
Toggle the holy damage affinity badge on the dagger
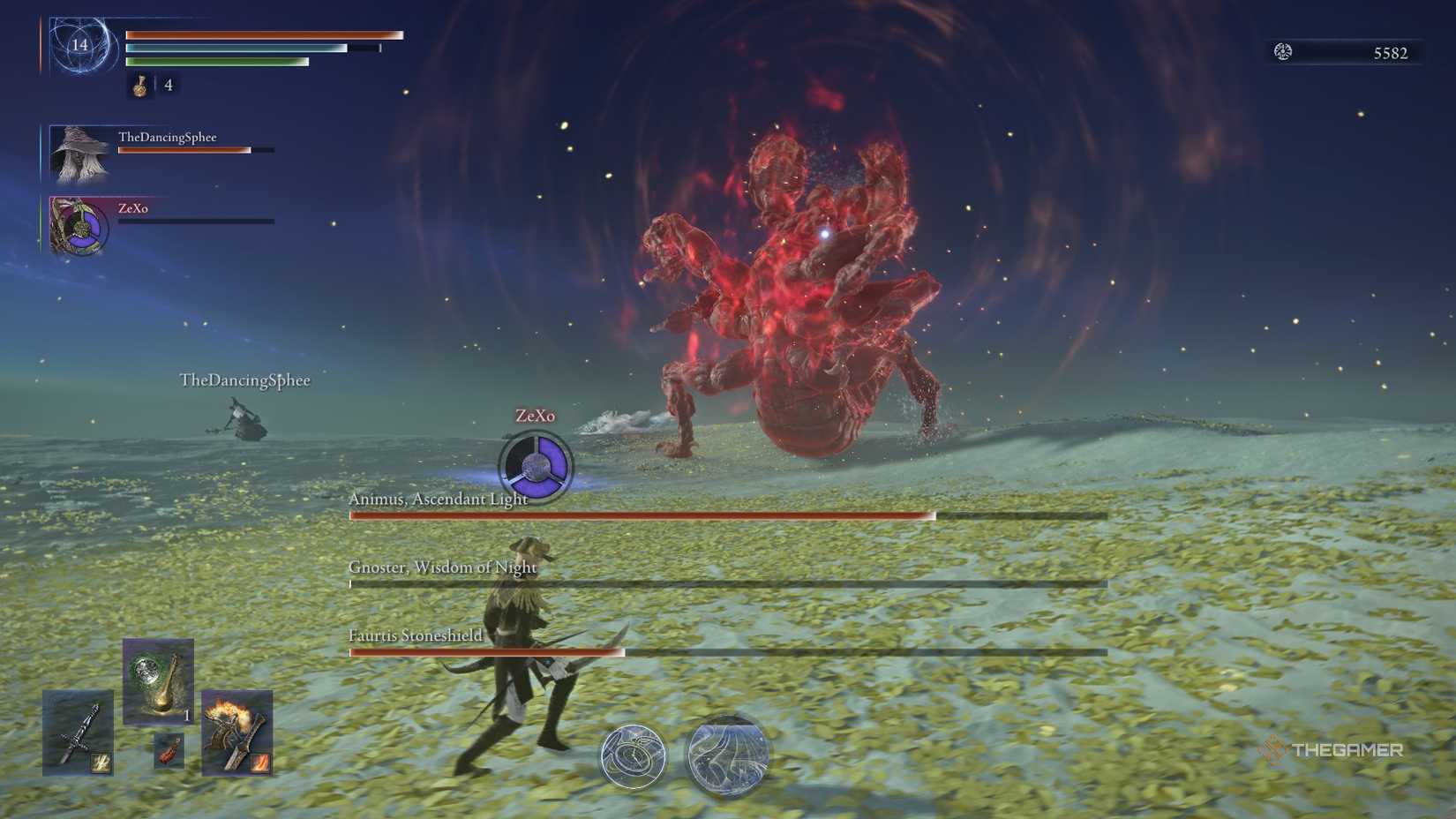click(101, 763)
